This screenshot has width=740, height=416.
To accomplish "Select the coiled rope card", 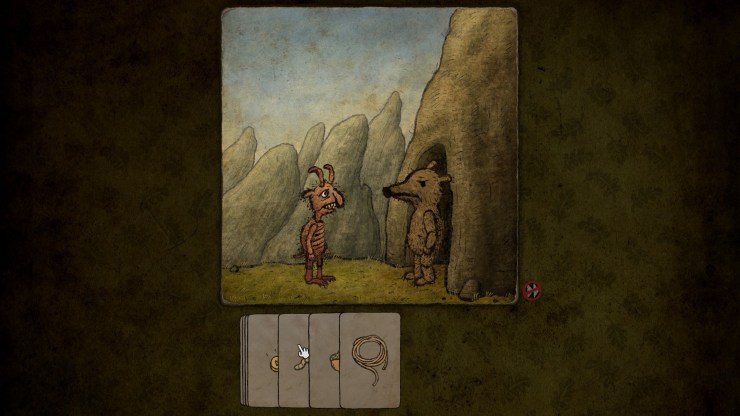I will [370, 359].
